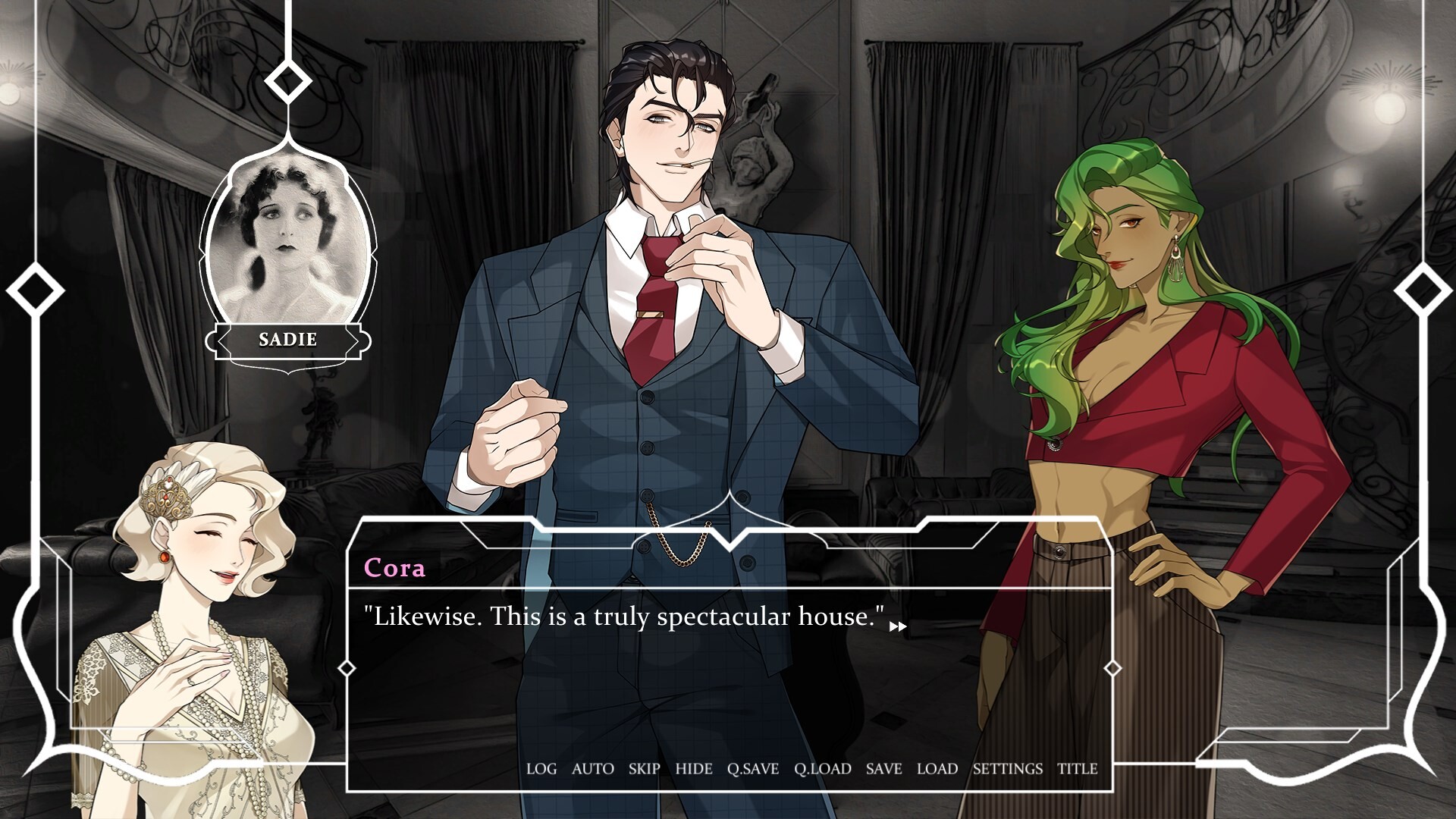Return to the TITLE screen

coord(1078,768)
